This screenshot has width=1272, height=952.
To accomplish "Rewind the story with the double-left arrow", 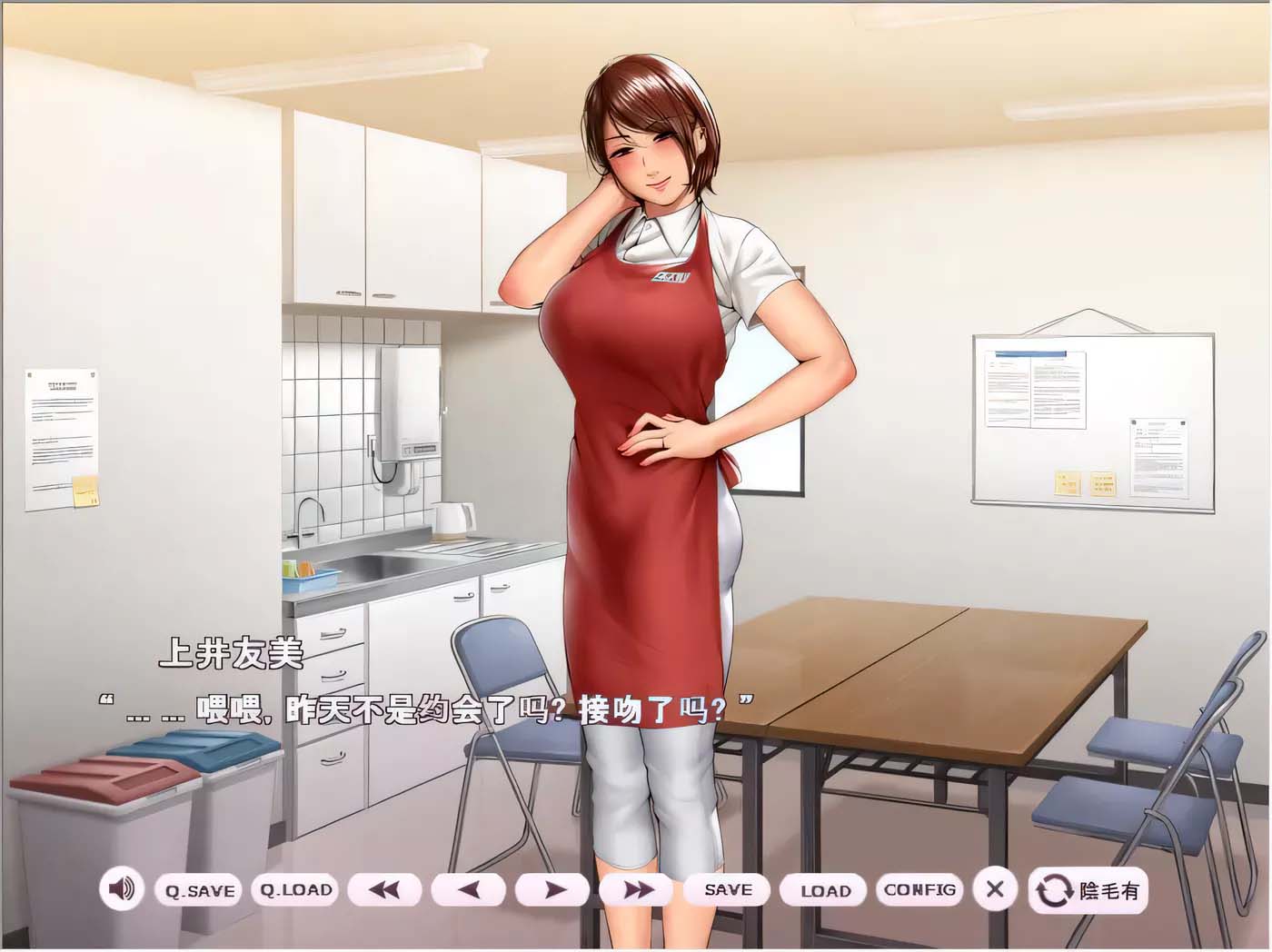I will coord(385,890).
